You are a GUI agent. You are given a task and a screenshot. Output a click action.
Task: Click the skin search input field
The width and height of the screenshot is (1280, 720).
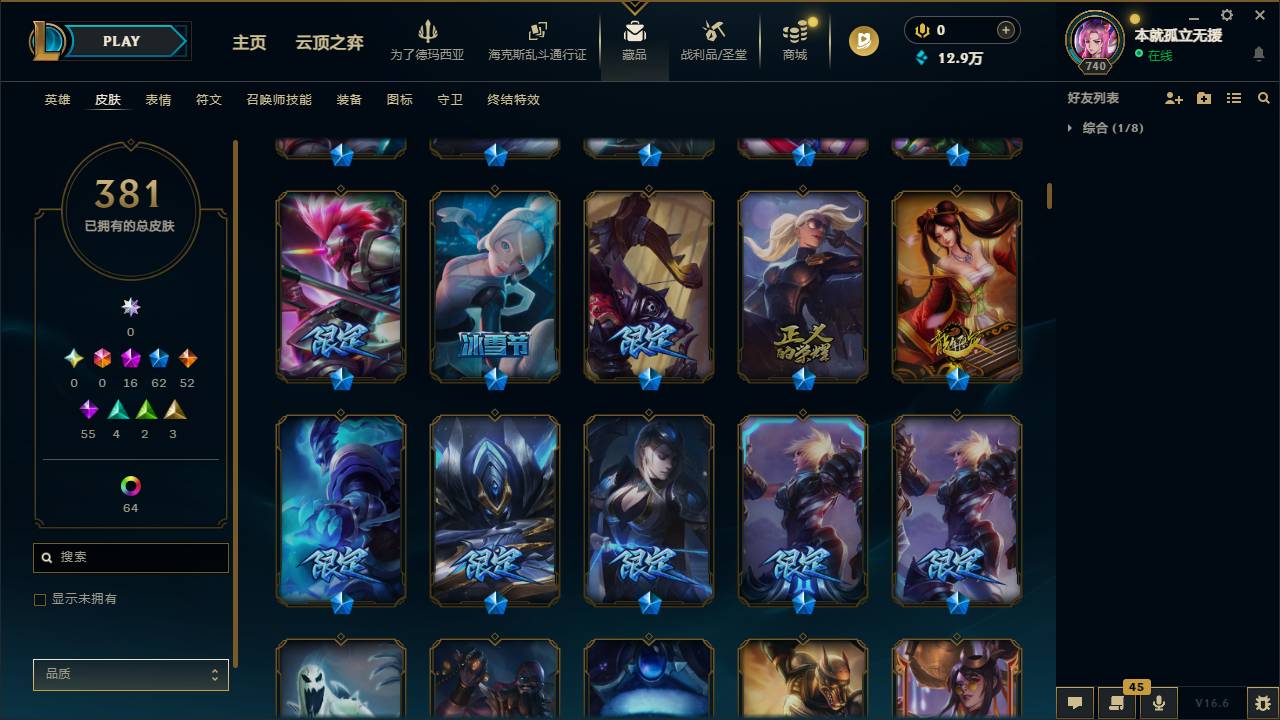pyautogui.click(x=130, y=557)
